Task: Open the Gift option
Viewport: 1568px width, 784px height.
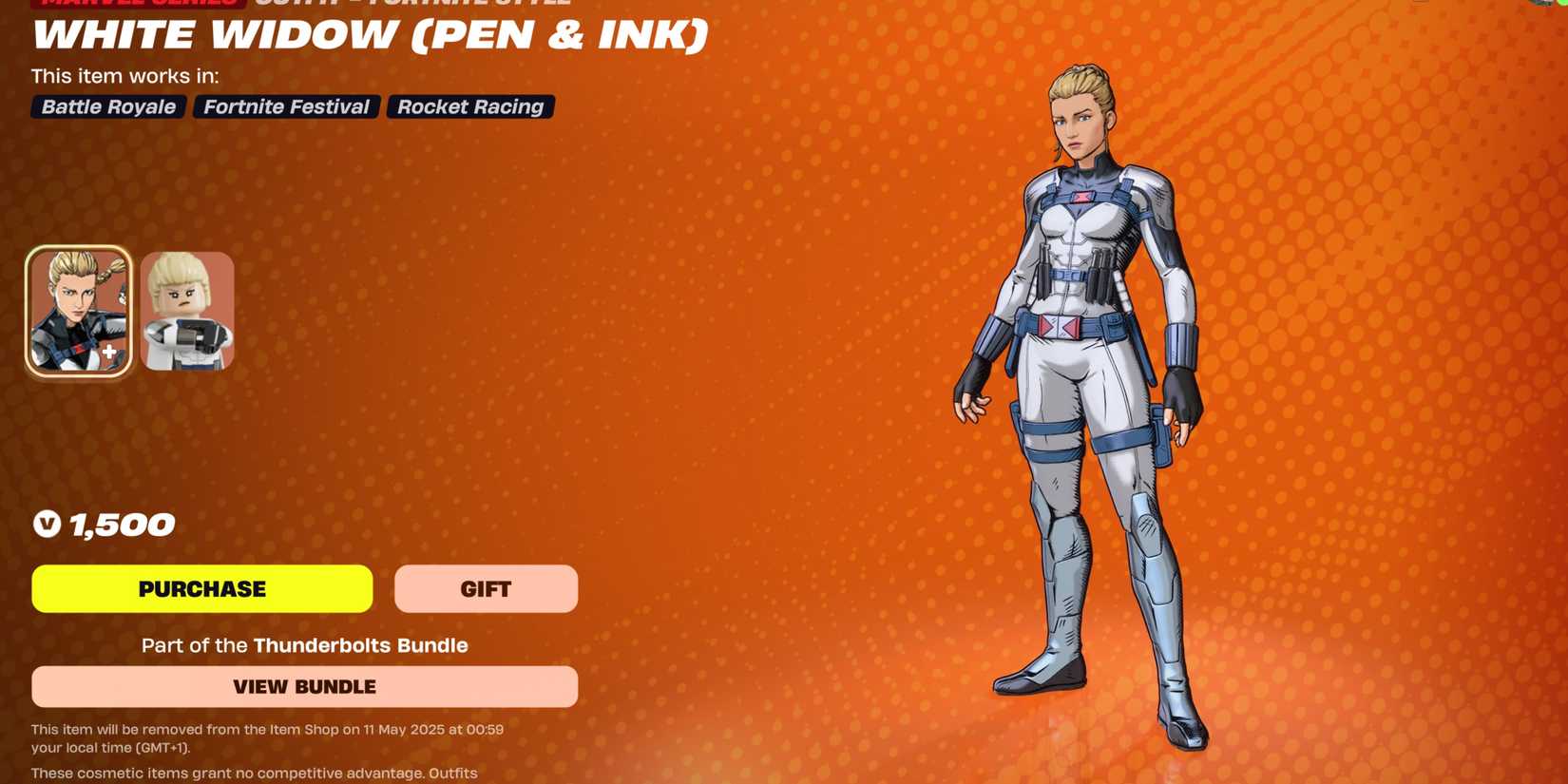Action: 486,588
